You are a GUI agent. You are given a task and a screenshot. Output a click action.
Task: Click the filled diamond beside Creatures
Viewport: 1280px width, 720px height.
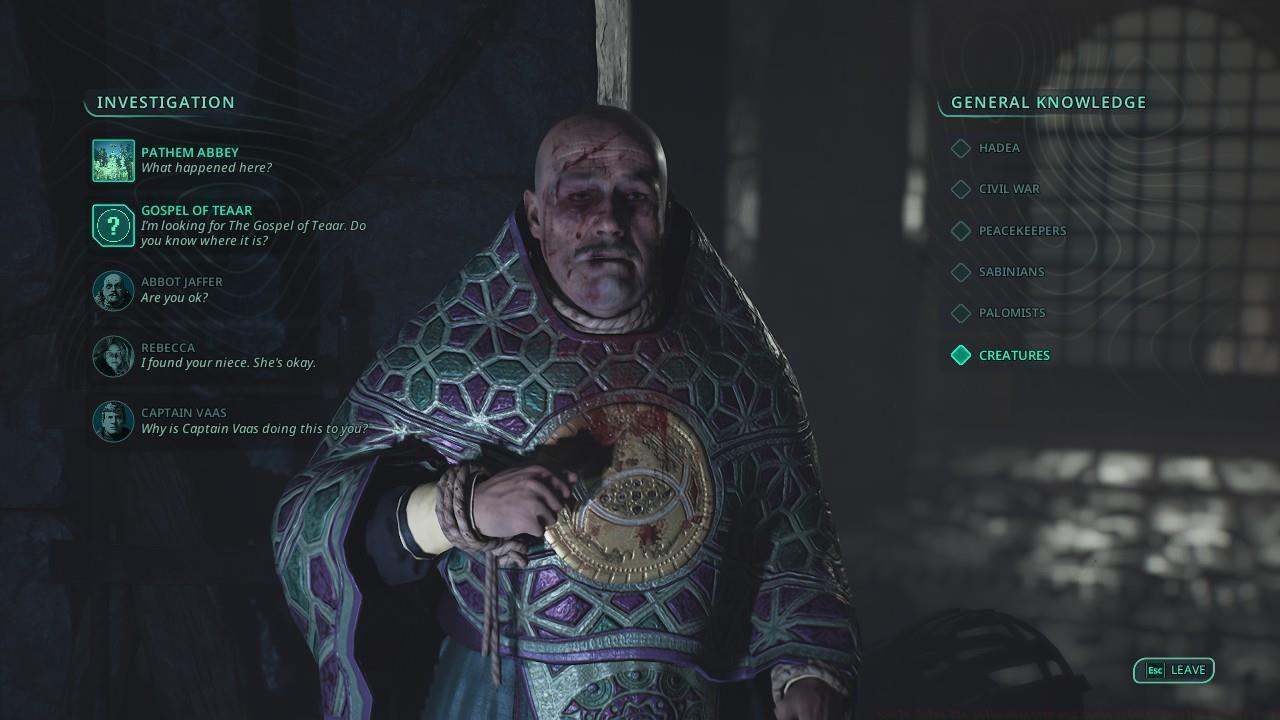960,355
